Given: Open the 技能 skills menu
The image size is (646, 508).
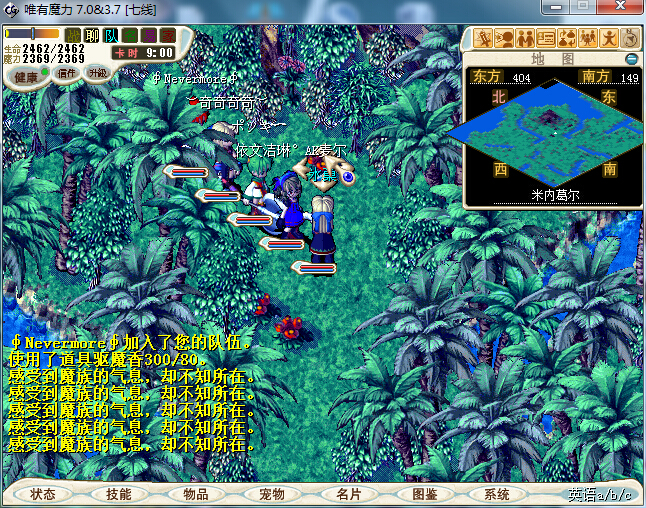Looking at the screenshot, I should (119, 494).
